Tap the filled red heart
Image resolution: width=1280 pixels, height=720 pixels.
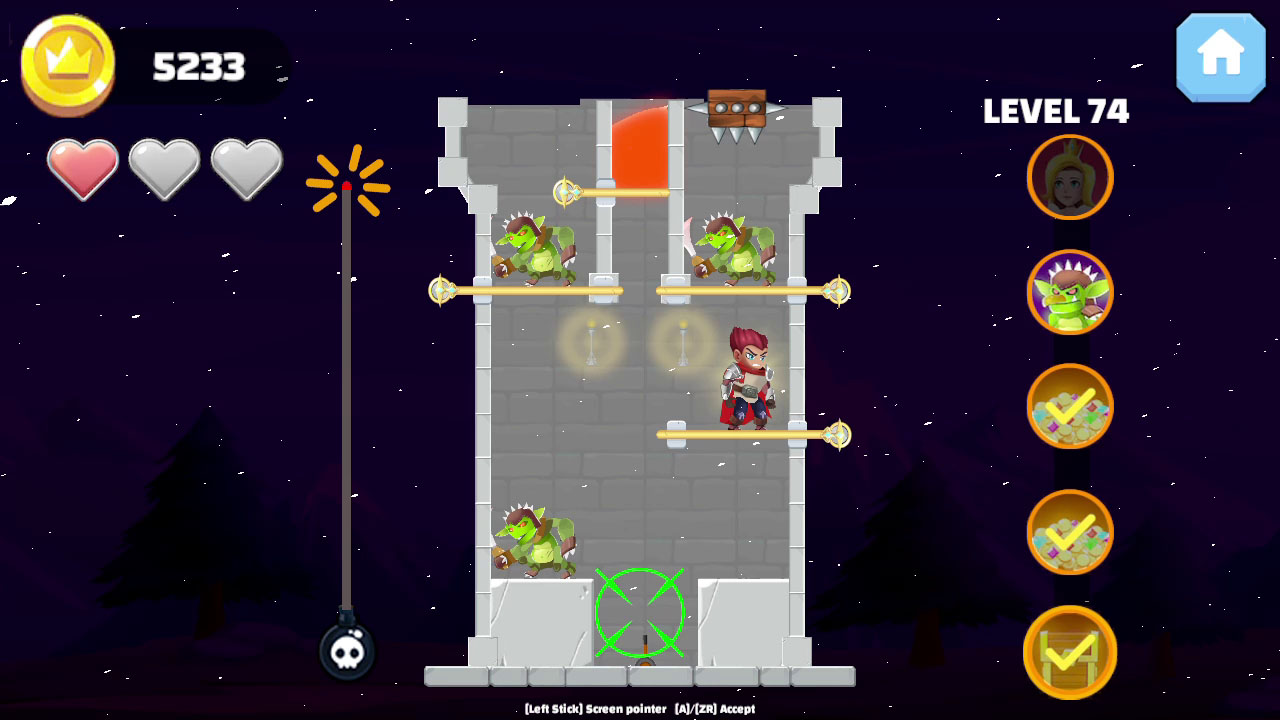pyautogui.click(x=82, y=168)
